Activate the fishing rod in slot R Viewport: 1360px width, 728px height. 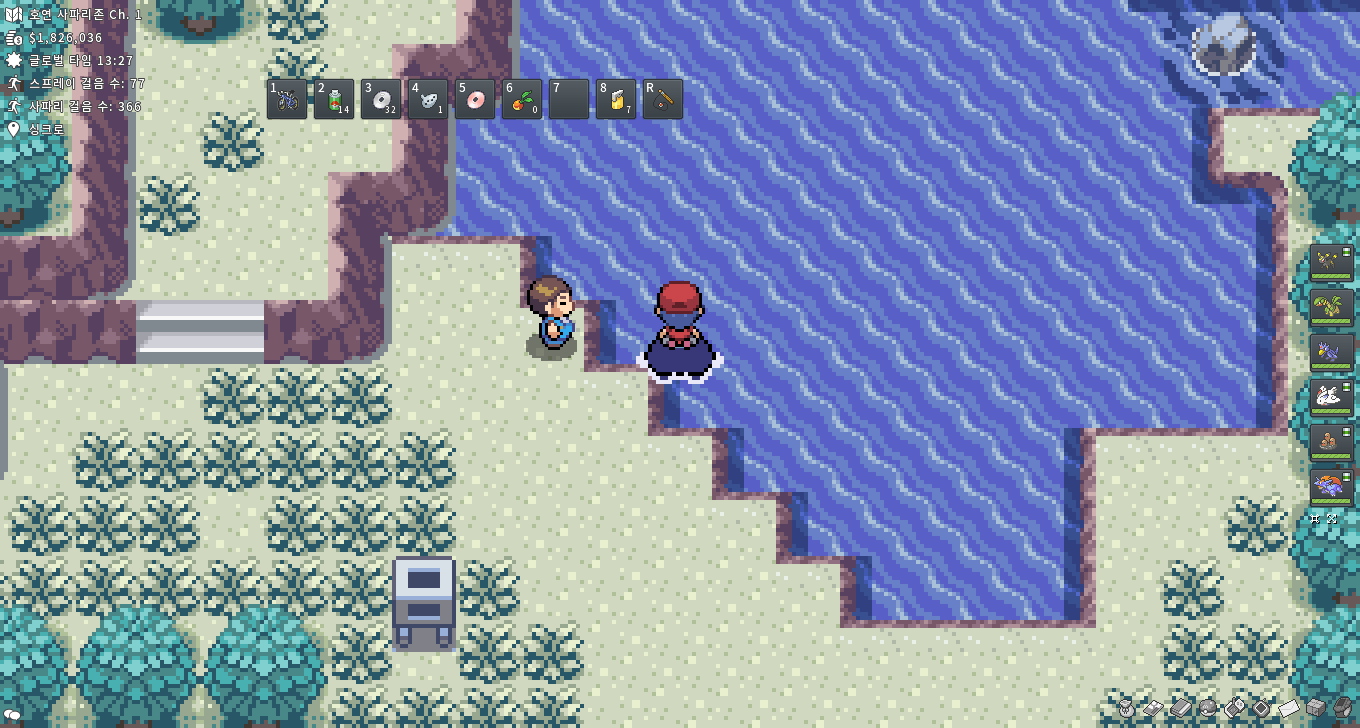click(663, 99)
